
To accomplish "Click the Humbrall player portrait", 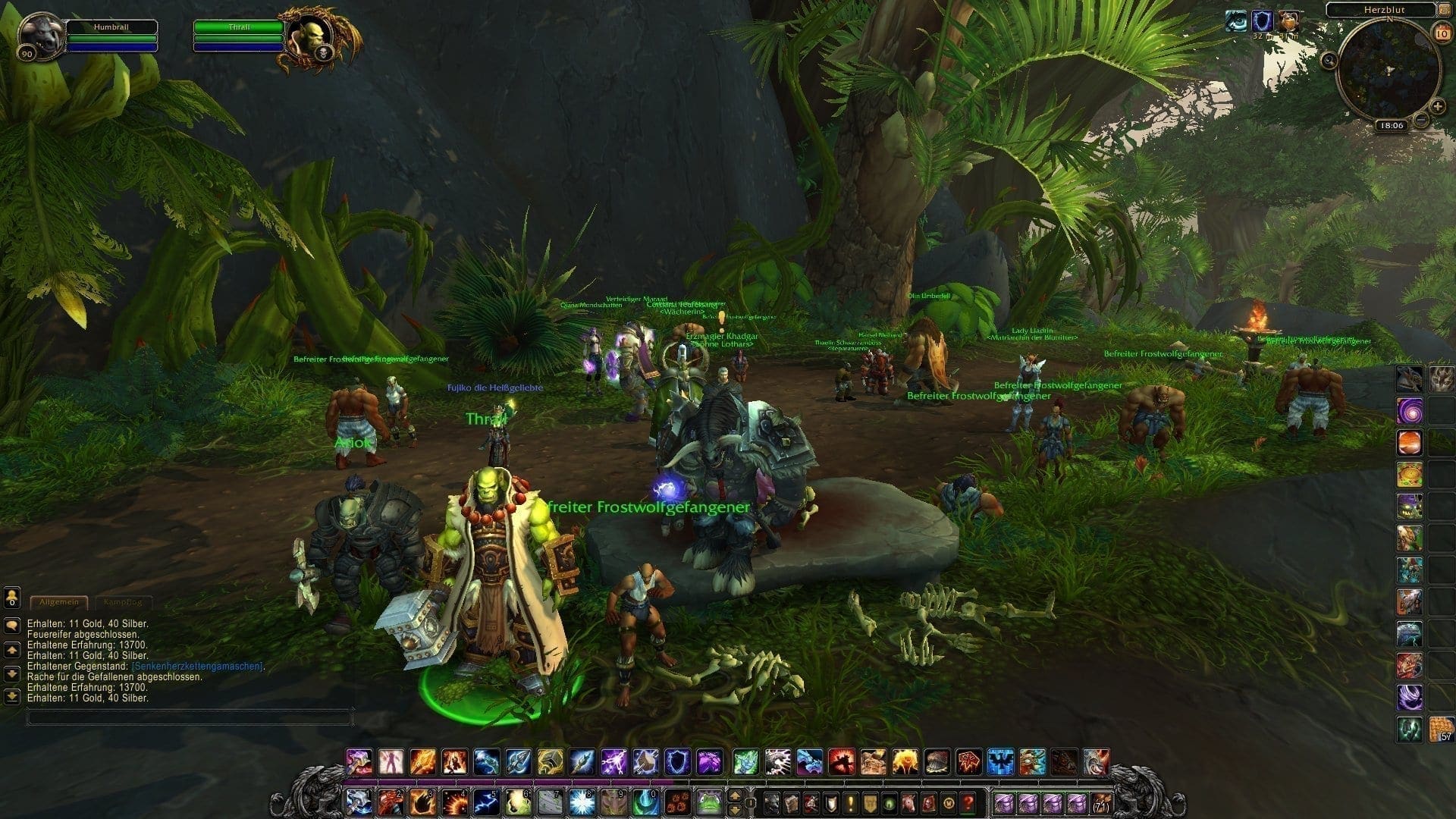I will (x=41, y=34).
